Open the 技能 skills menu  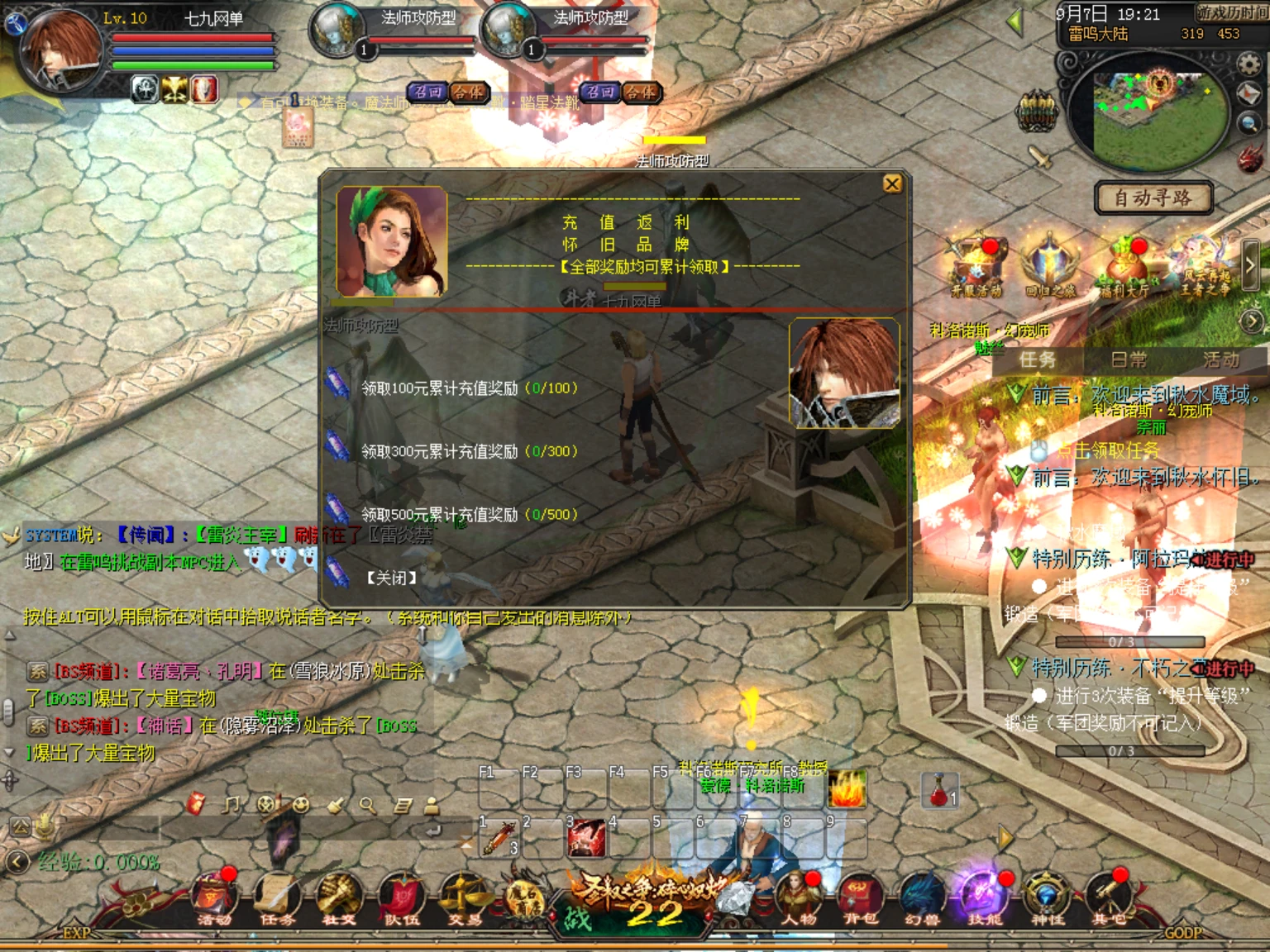click(983, 899)
